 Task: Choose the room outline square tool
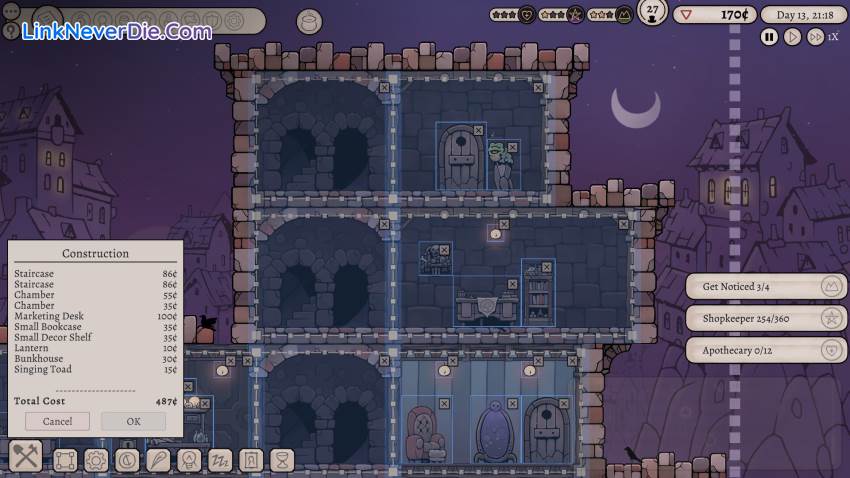(65, 459)
